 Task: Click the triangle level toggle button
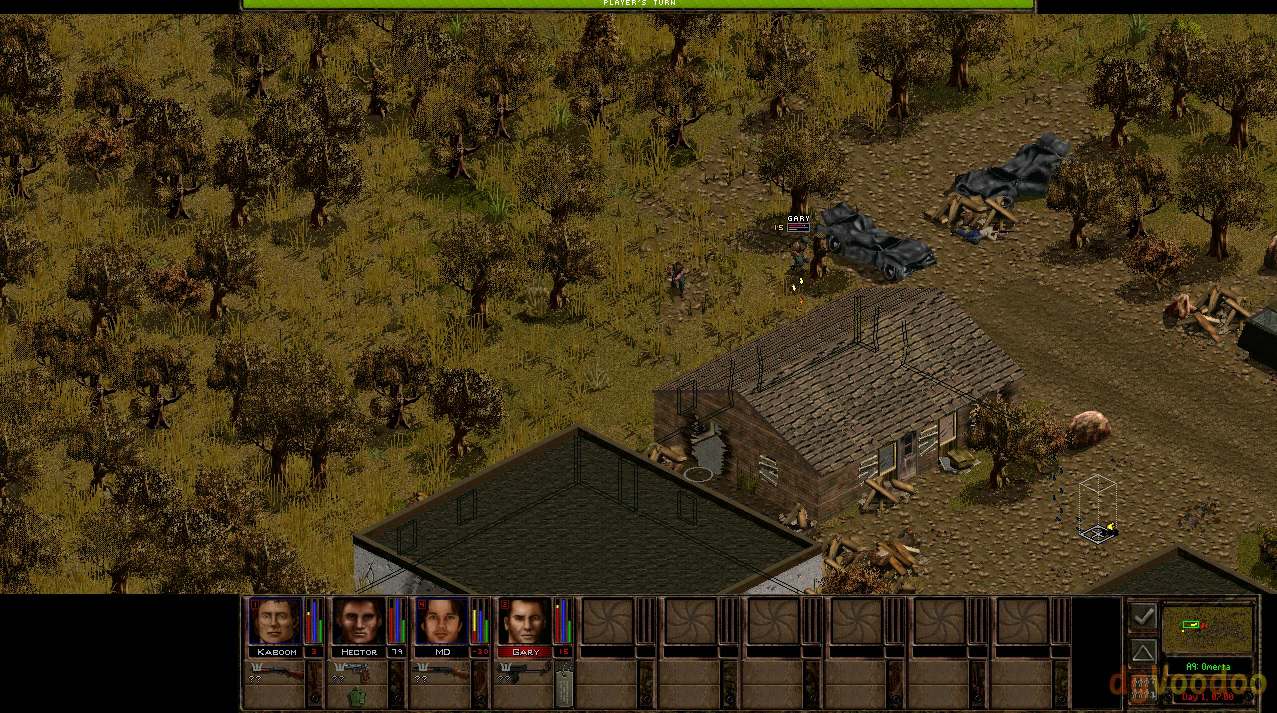click(x=1142, y=652)
